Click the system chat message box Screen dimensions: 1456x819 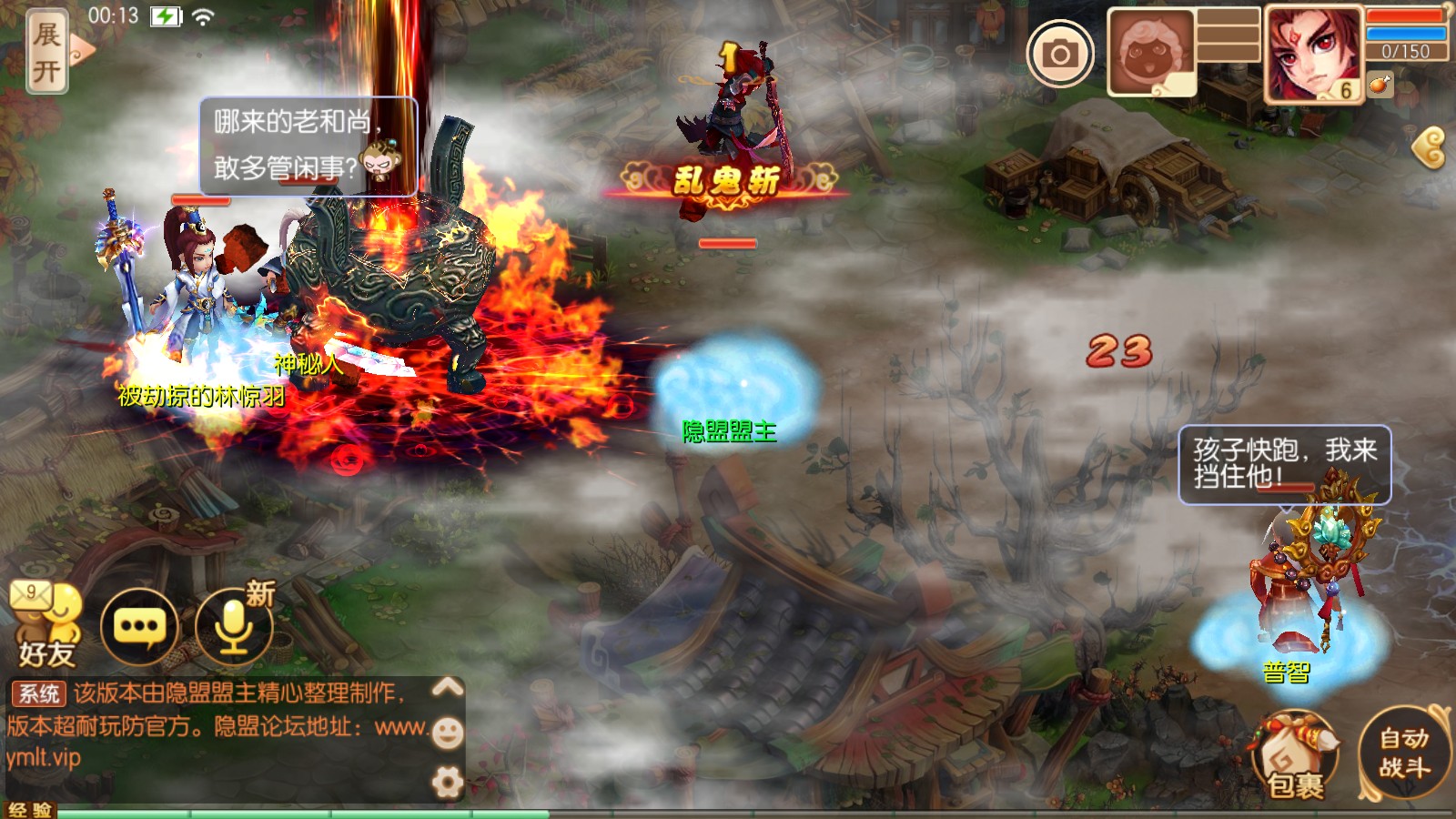tap(218, 725)
